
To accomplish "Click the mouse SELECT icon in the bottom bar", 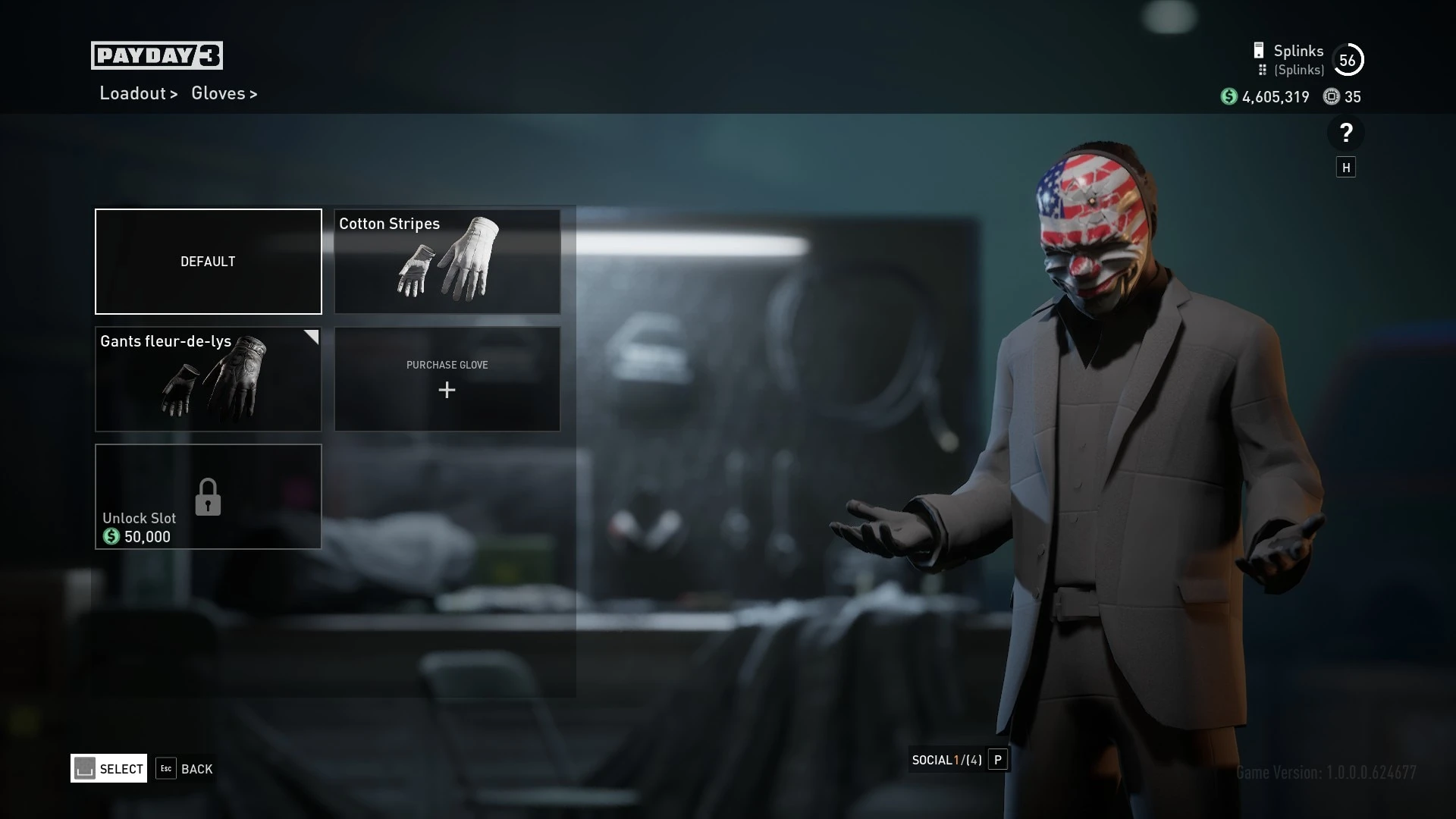I will coord(85,768).
